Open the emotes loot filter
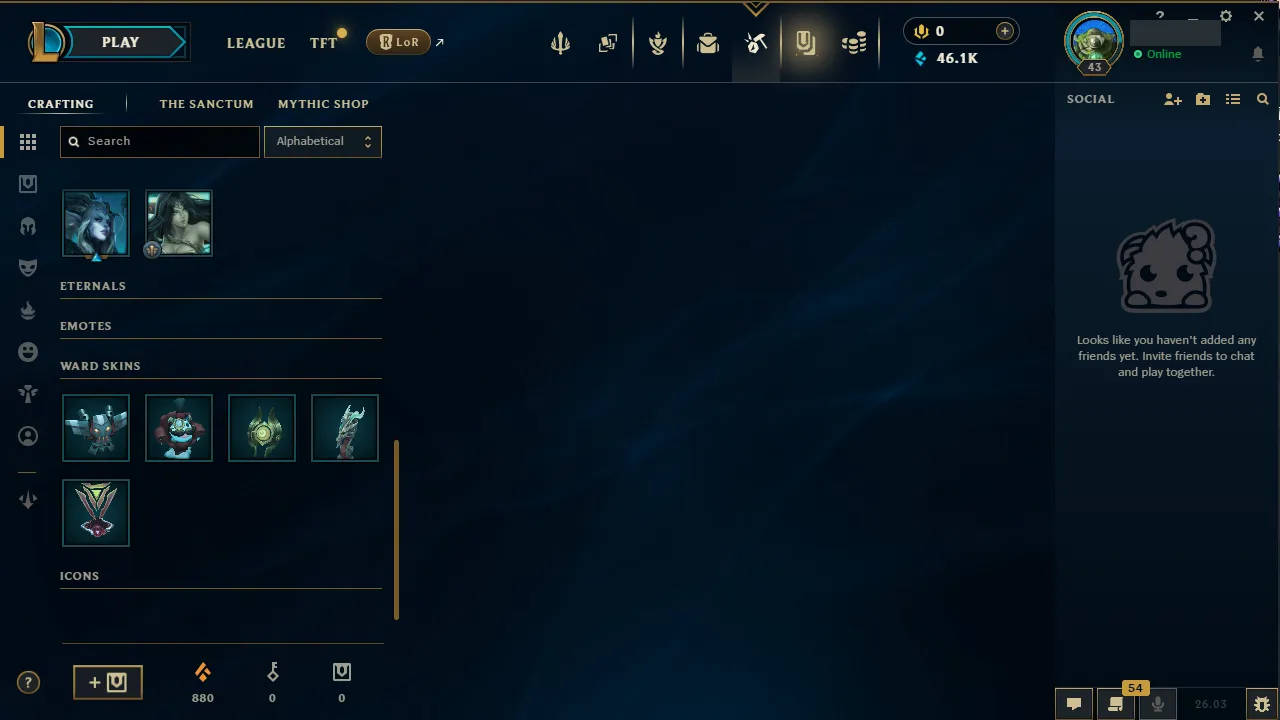This screenshot has width=1280, height=720. click(28, 351)
